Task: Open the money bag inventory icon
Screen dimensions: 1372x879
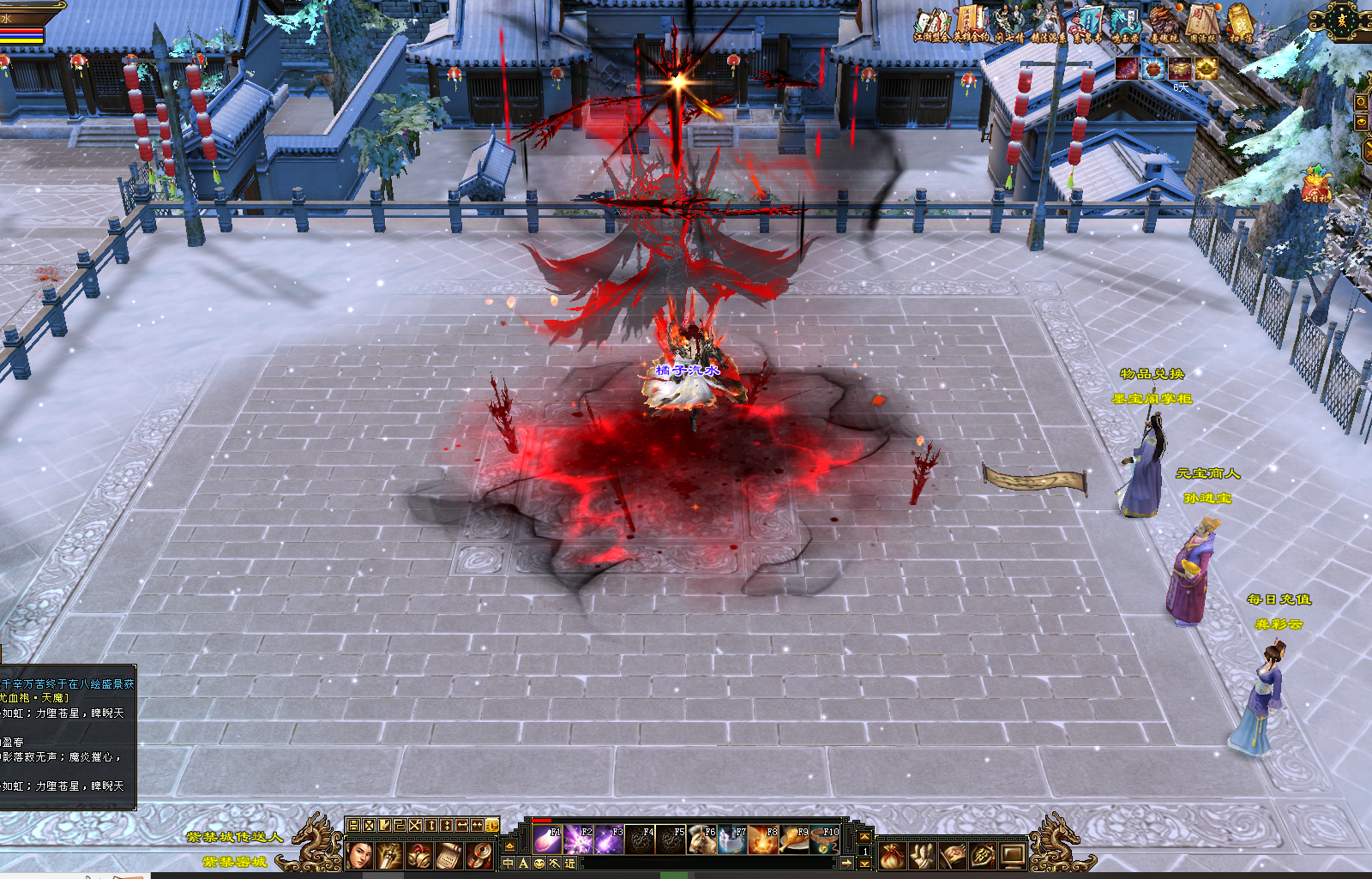Action: click(x=893, y=855)
